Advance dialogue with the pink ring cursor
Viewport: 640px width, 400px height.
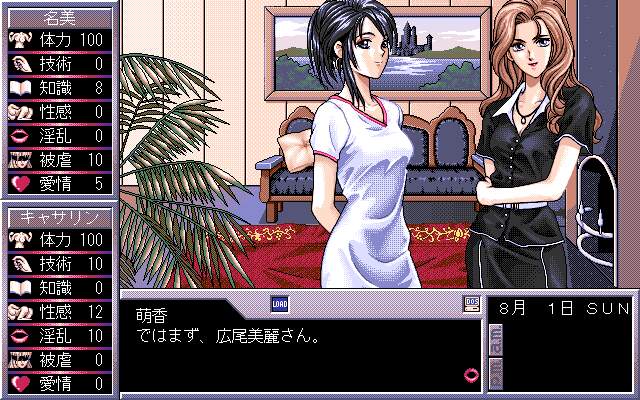click(x=472, y=374)
